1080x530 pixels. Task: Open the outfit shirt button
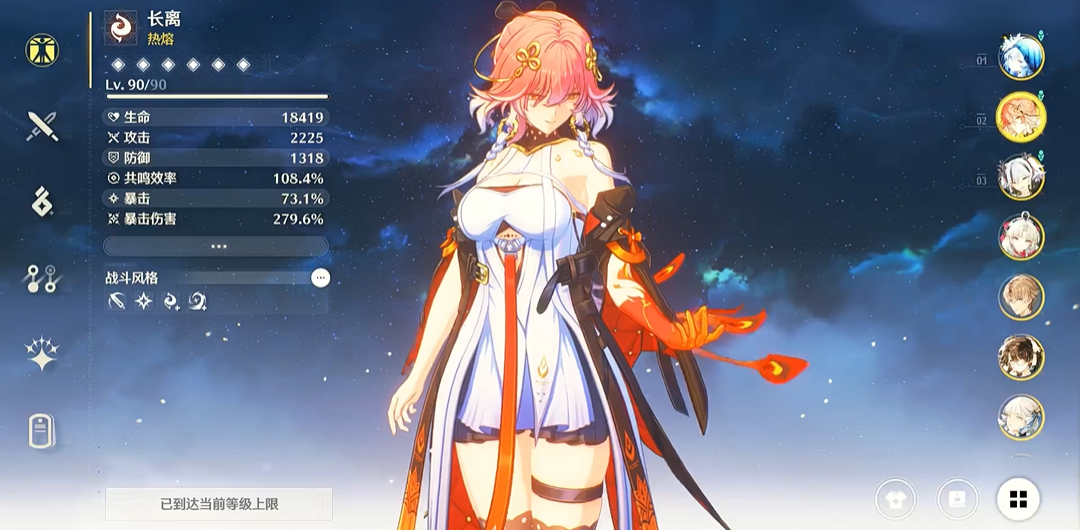pos(896,499)
